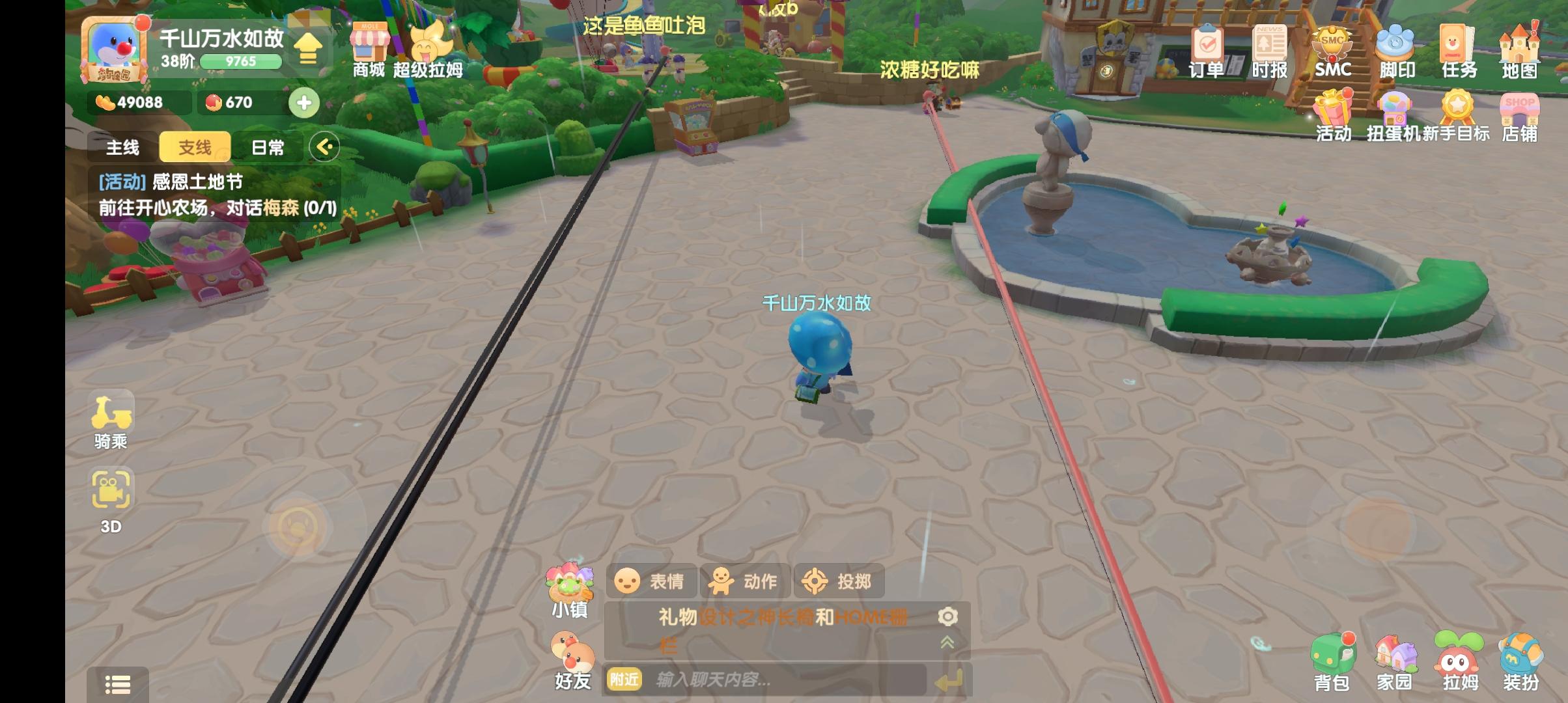Switch to the 主线 quest tab

[x=124, y=147]
